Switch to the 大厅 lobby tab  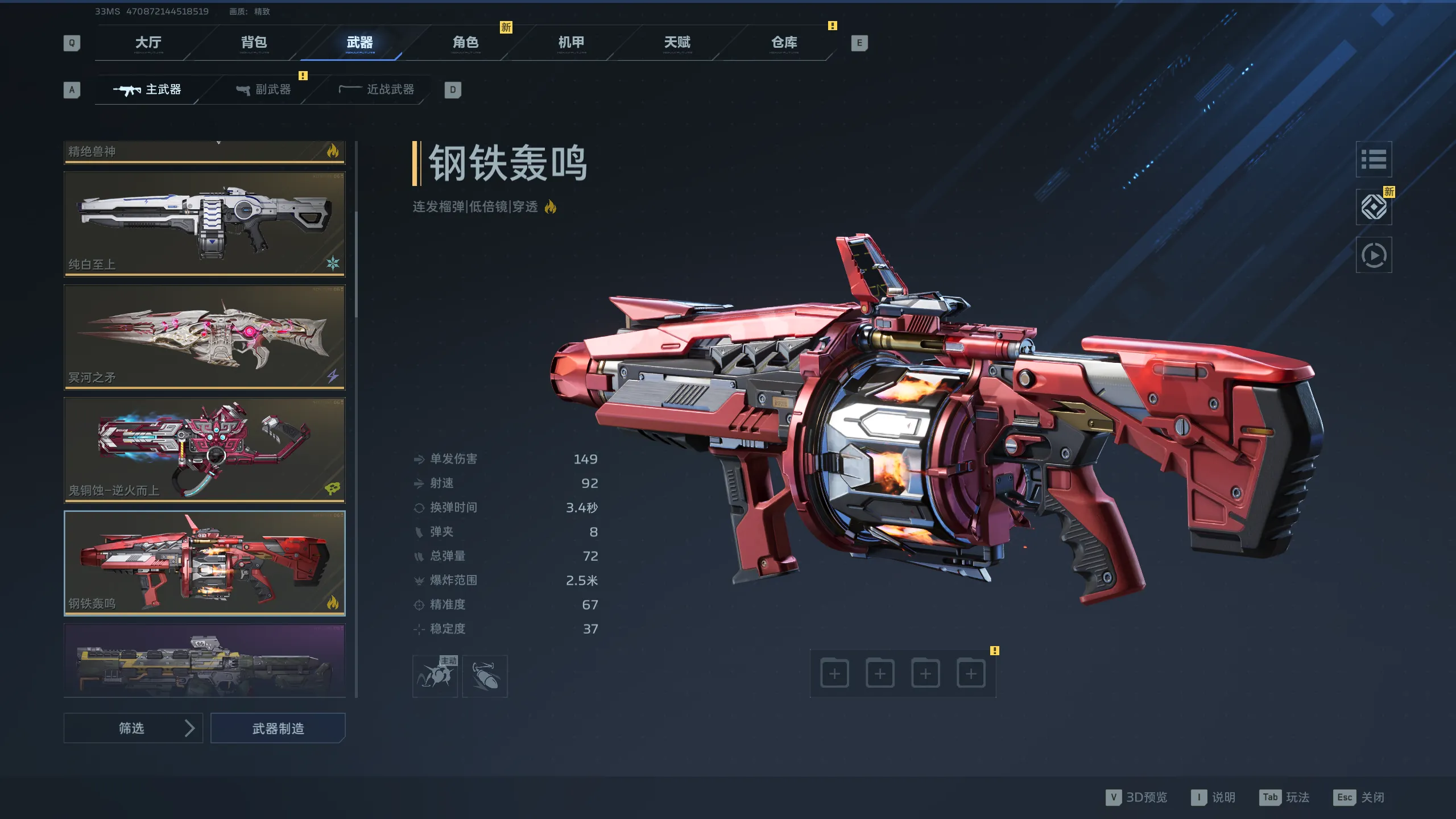point(148,43)
